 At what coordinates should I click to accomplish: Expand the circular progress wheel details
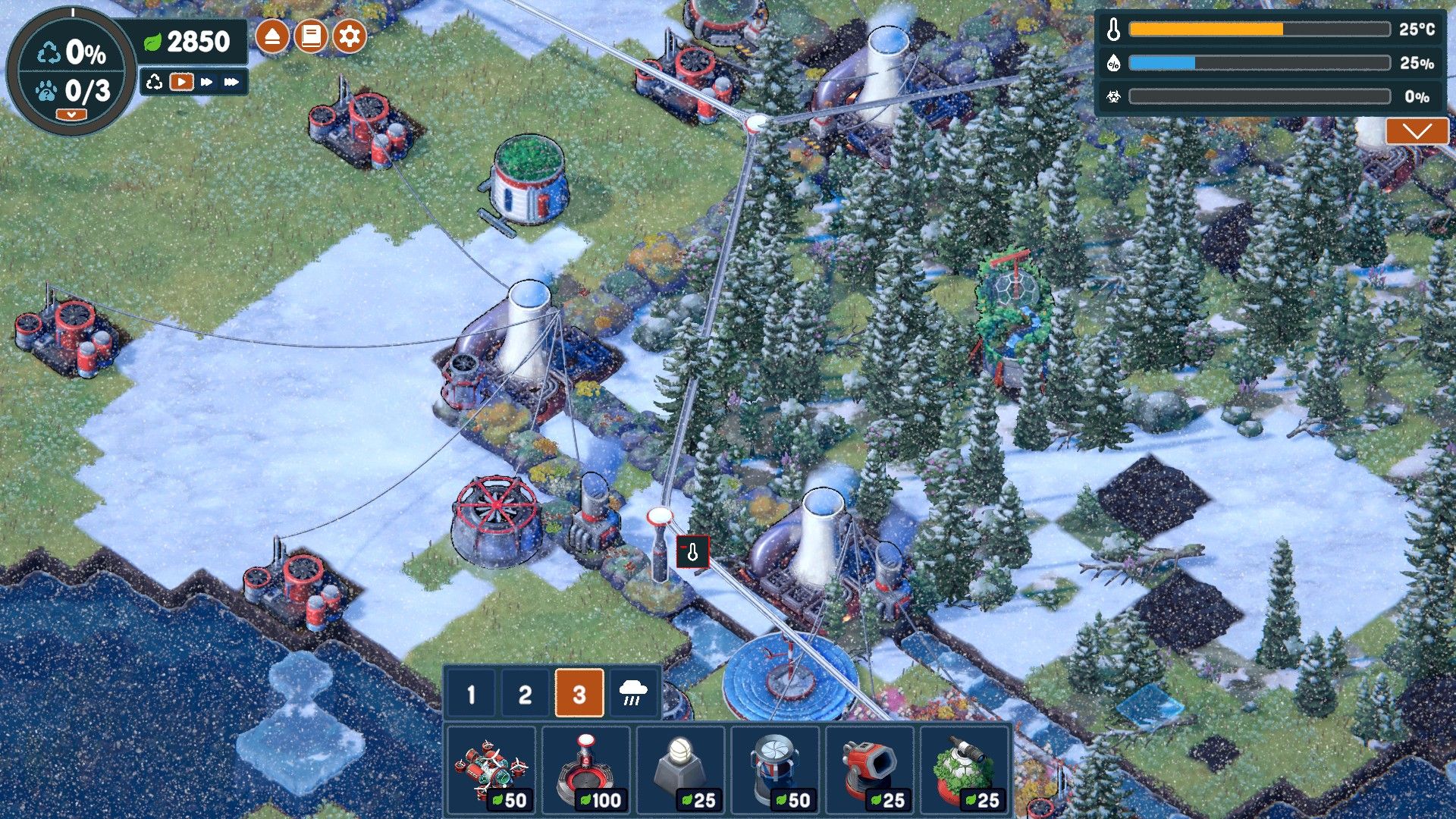click(71, 112)
